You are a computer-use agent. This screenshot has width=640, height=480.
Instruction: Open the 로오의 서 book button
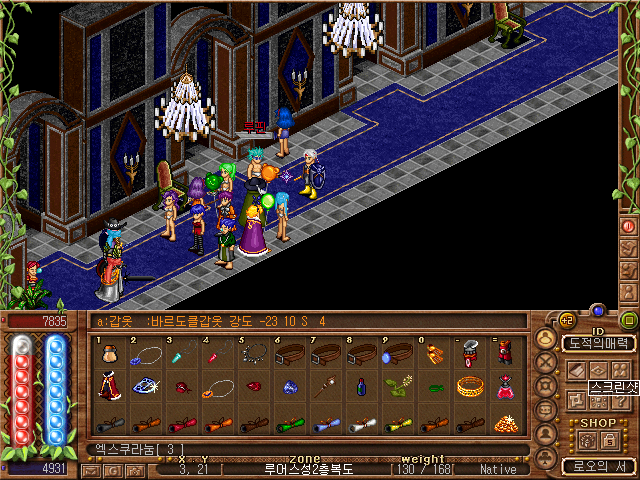point(599,466)
